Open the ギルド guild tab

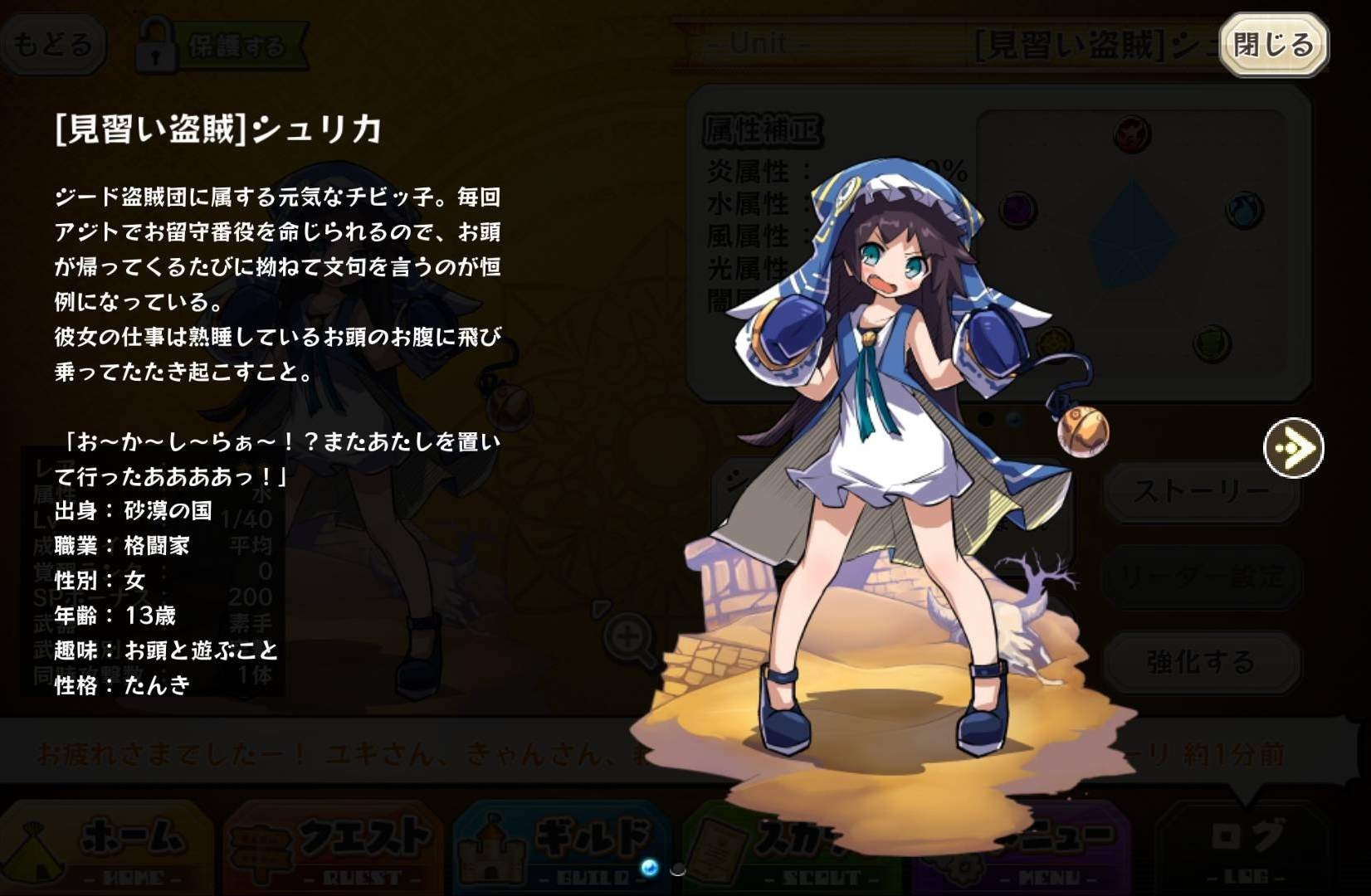[563, 848]
